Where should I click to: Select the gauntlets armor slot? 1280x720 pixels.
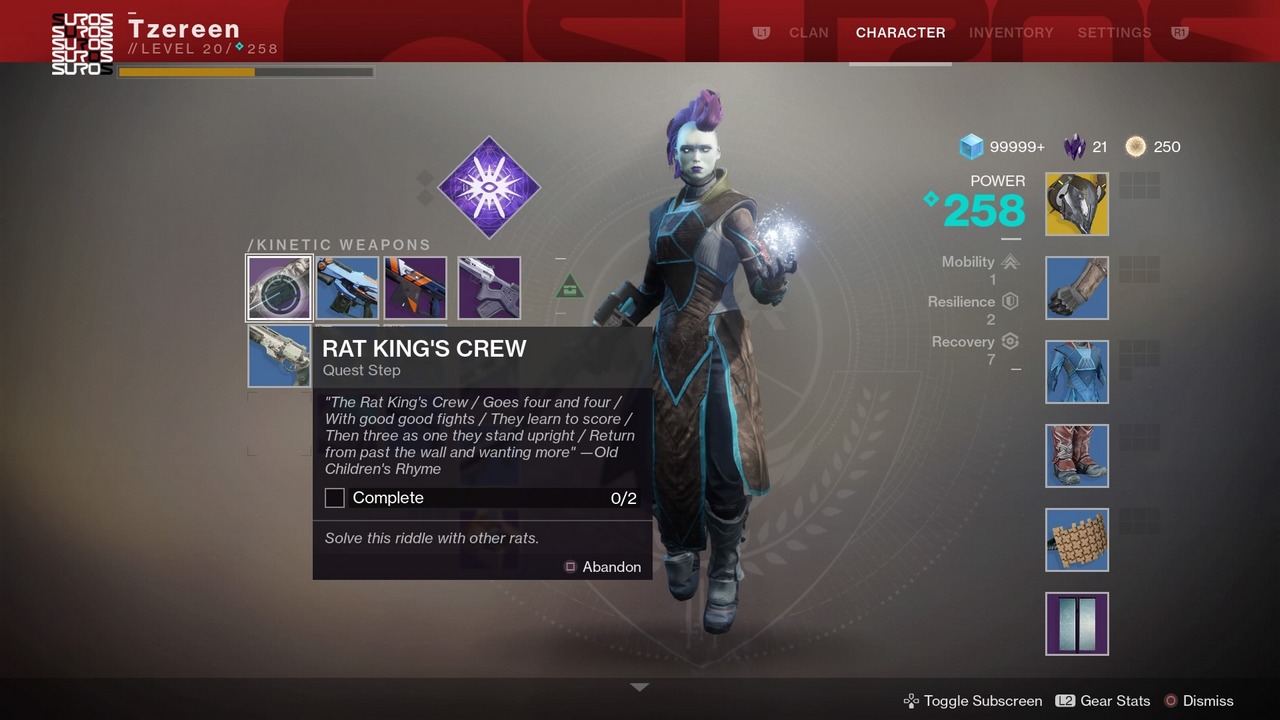coord(1077,288)
